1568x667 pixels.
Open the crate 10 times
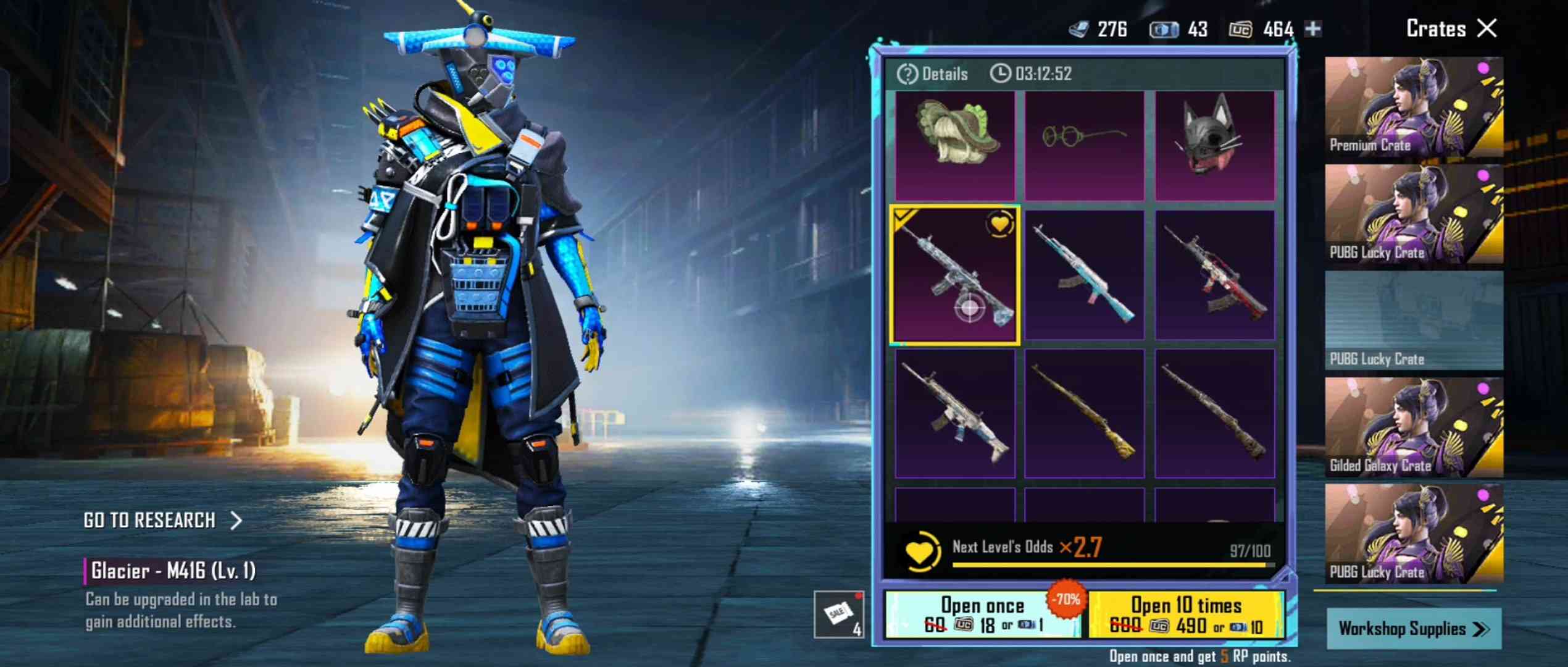pyautogui.click(x=1186, y=615)
